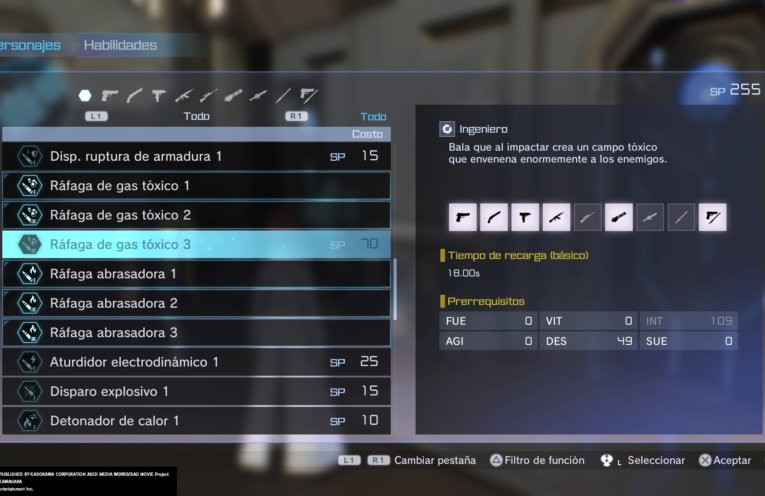Filter skills by the pistol icon
Image resolution: width=765 pixels, height=496 pixels.
coord(109,96)
